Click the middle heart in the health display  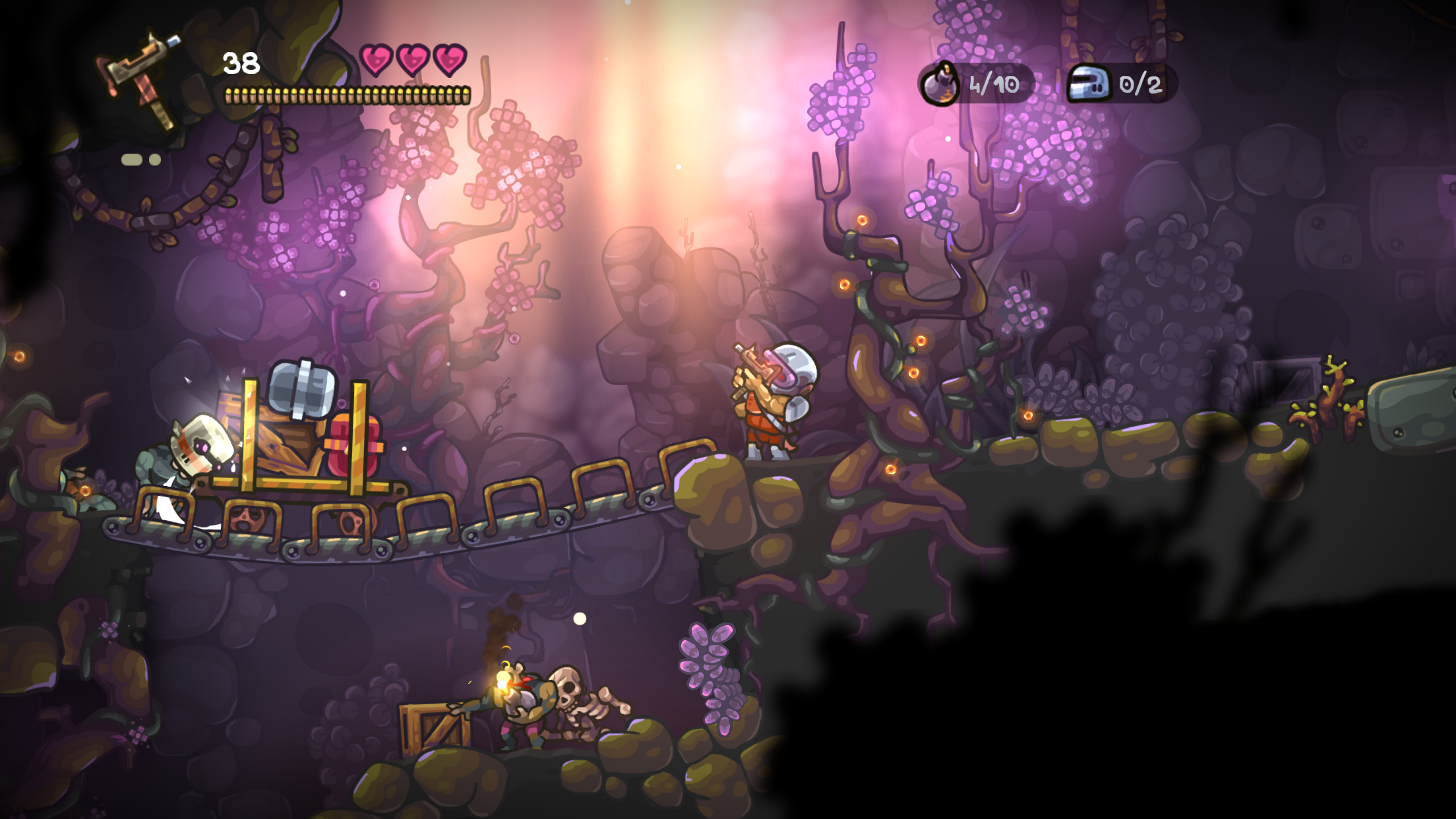414,61
